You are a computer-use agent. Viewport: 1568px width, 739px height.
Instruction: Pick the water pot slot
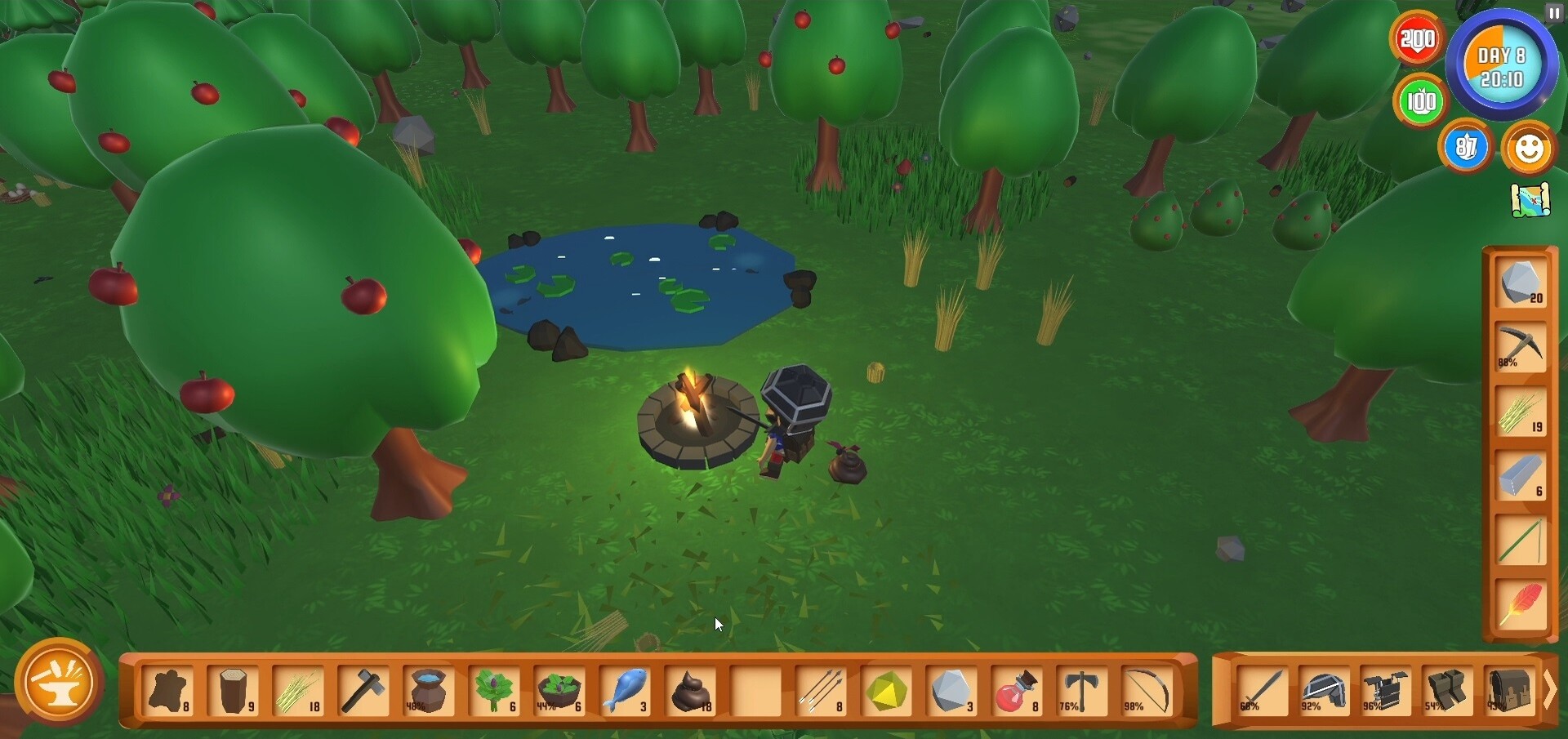click(x=429, y=691)
